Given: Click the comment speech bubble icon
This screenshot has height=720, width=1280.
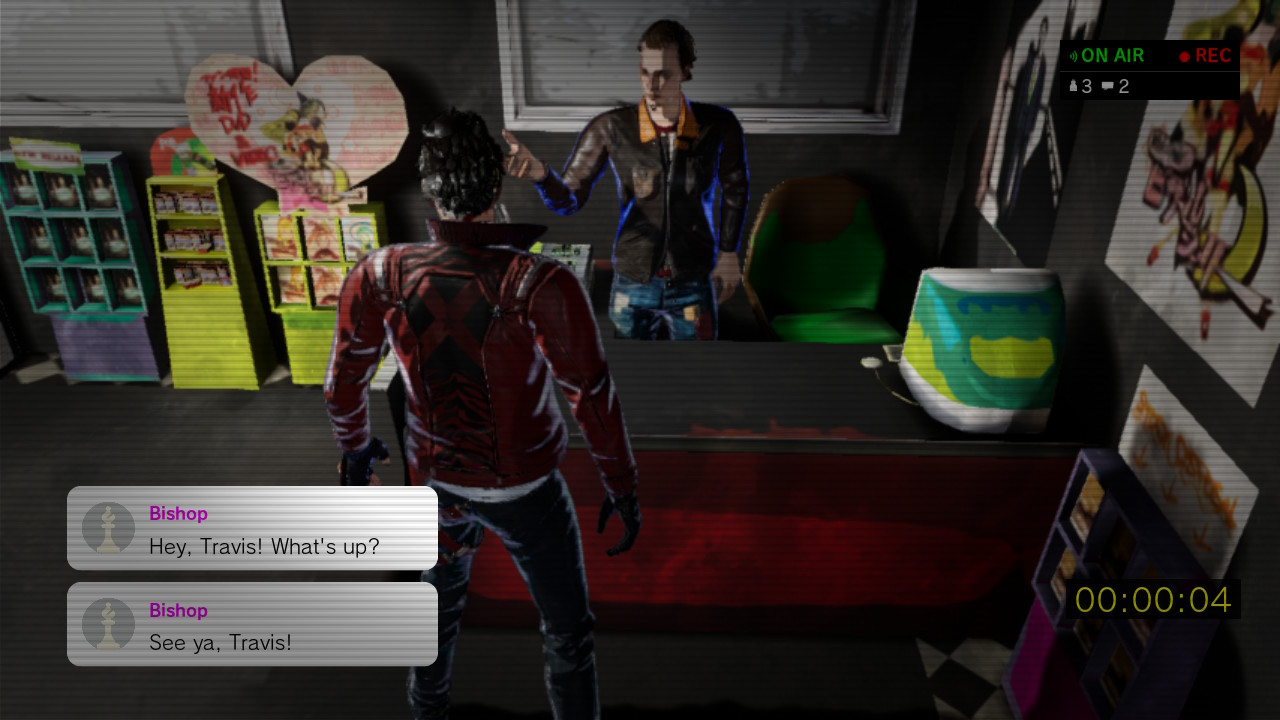Looking at the screenshot, I should pyautogui.click(x=1107, y=86).
